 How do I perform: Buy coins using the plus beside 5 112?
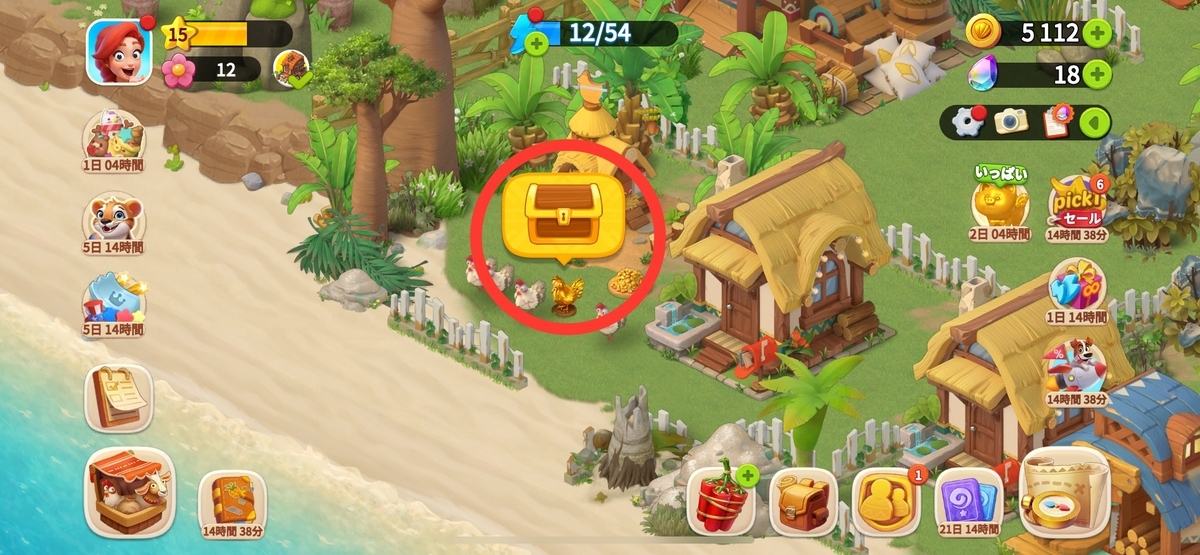(1097, 33)
